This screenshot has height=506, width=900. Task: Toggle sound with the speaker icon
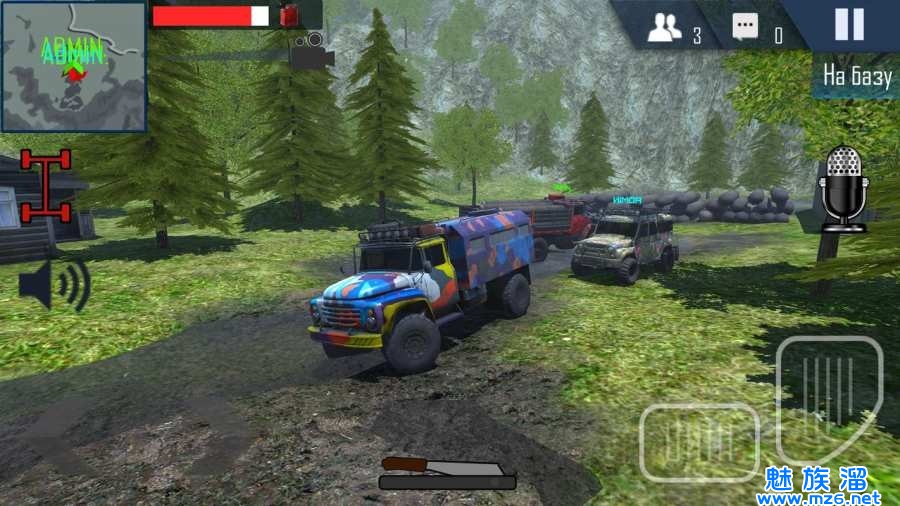54,284
